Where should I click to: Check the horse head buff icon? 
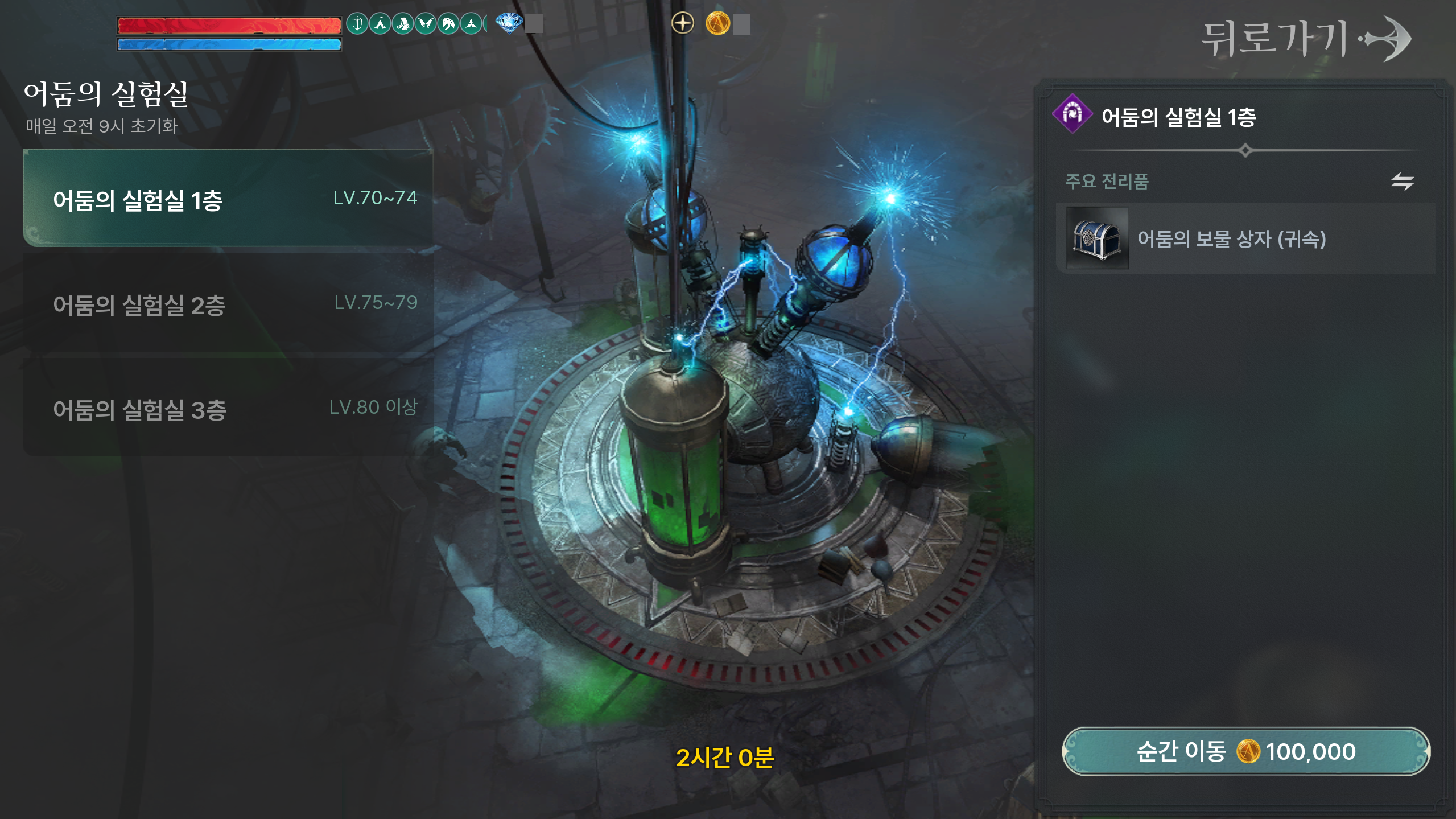(448, 24)
